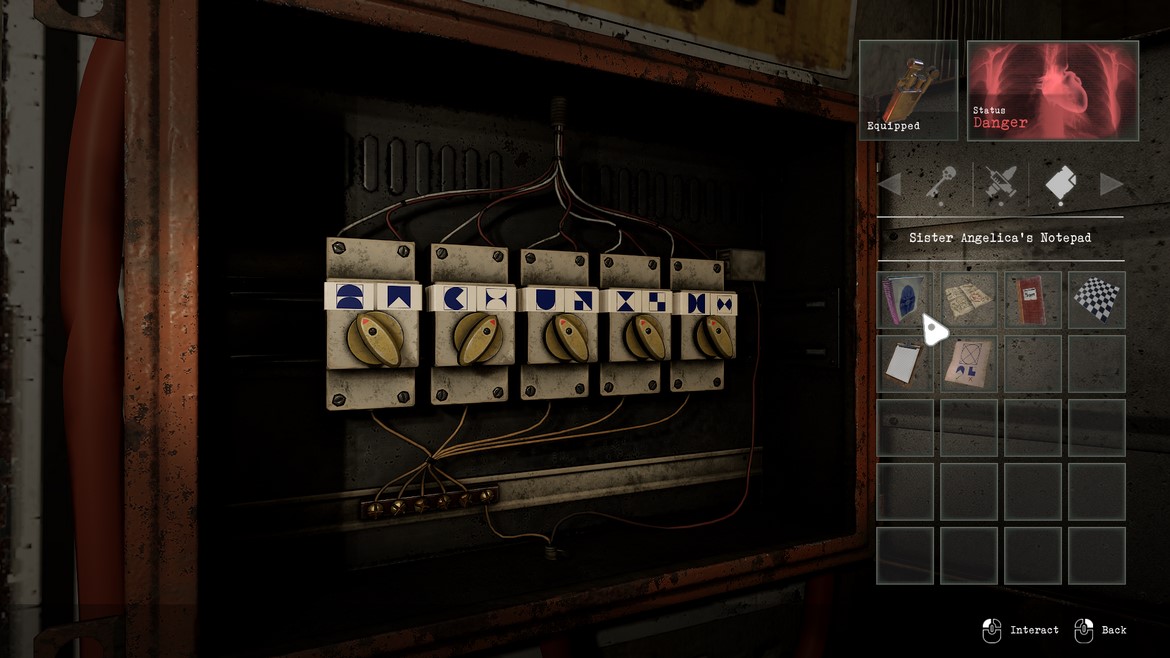
Task: Select the paper with crossed-circle drawing
Action: (x=969, y=363)
